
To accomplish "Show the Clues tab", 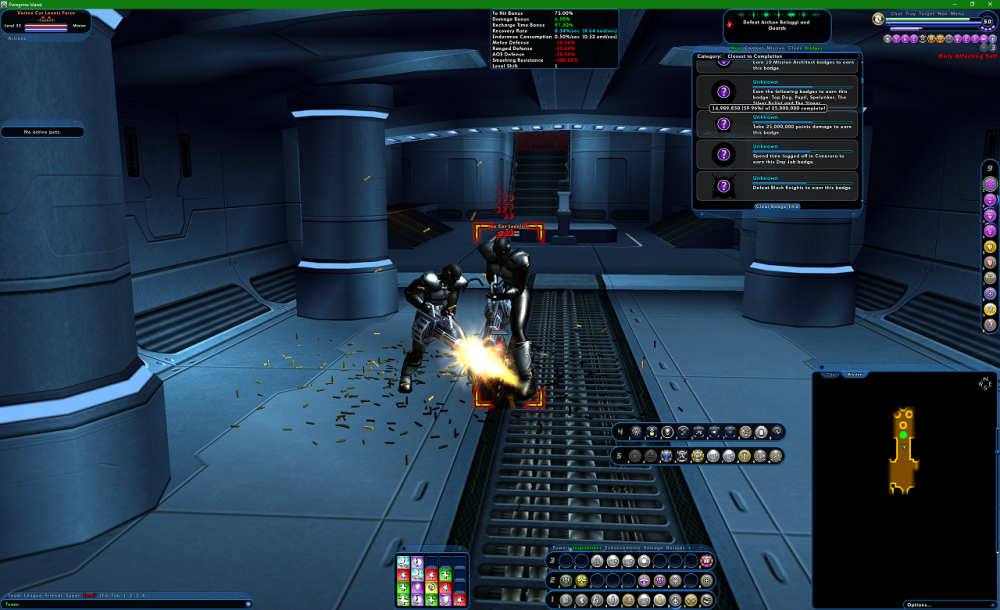I will (794, 48).
